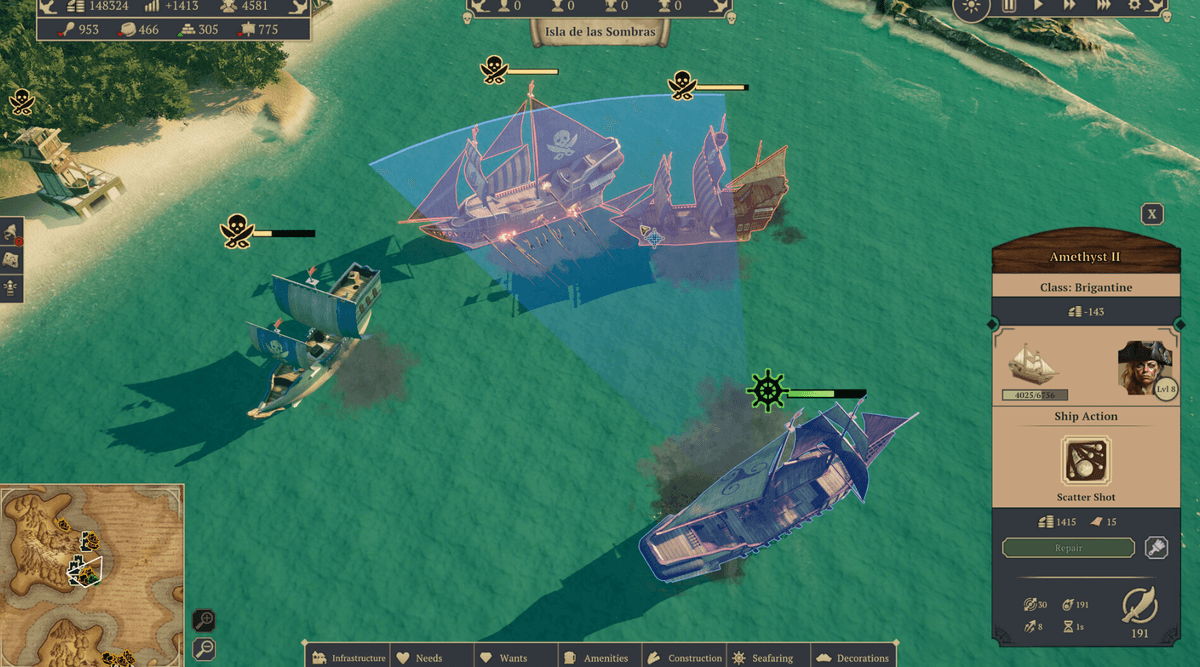The height and width of the screenshot is (667, 1200).
Task: Click the Repair button
Action: pos(1068,548)
